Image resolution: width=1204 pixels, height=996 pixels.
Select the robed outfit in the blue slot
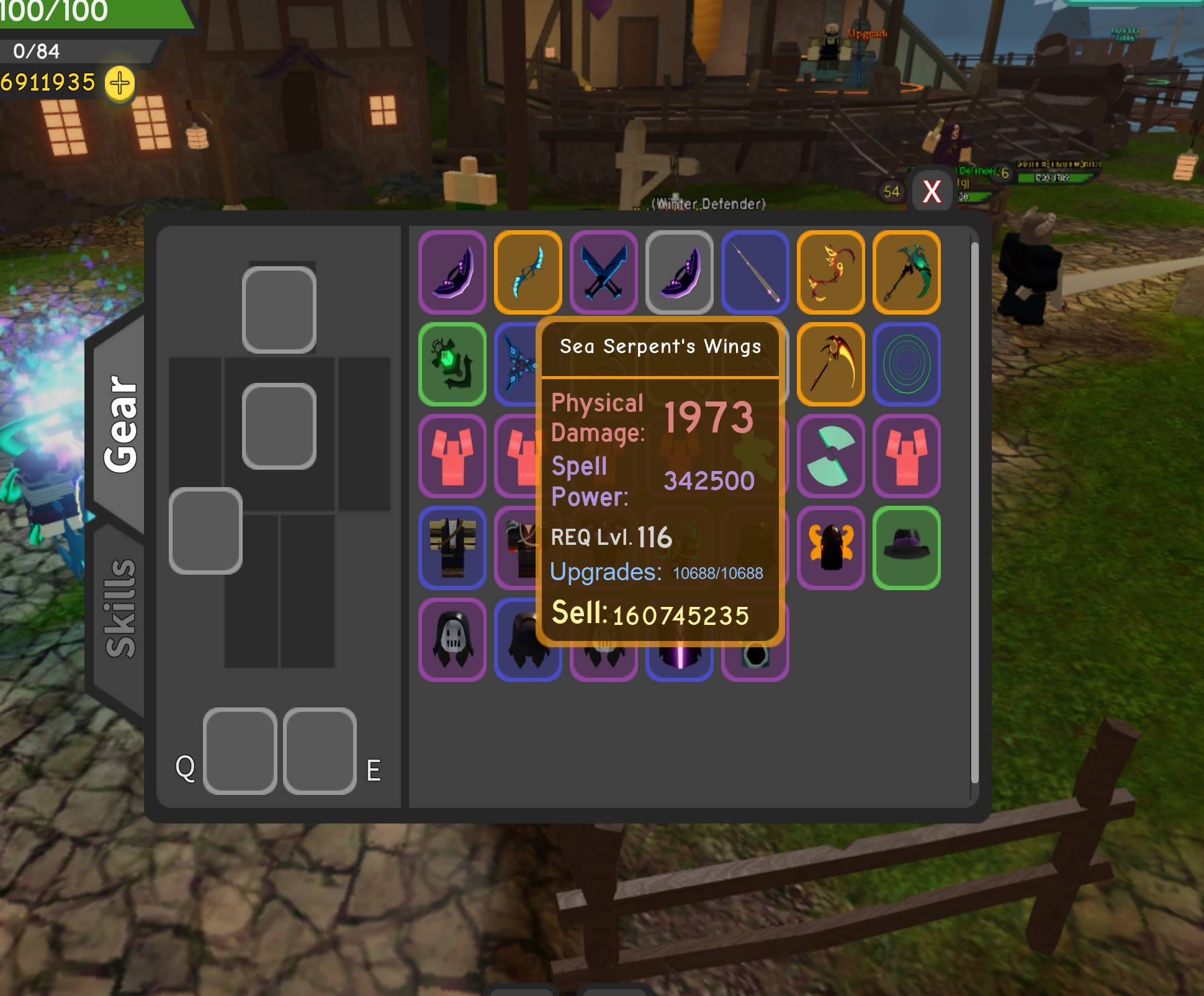click(452, 548)
